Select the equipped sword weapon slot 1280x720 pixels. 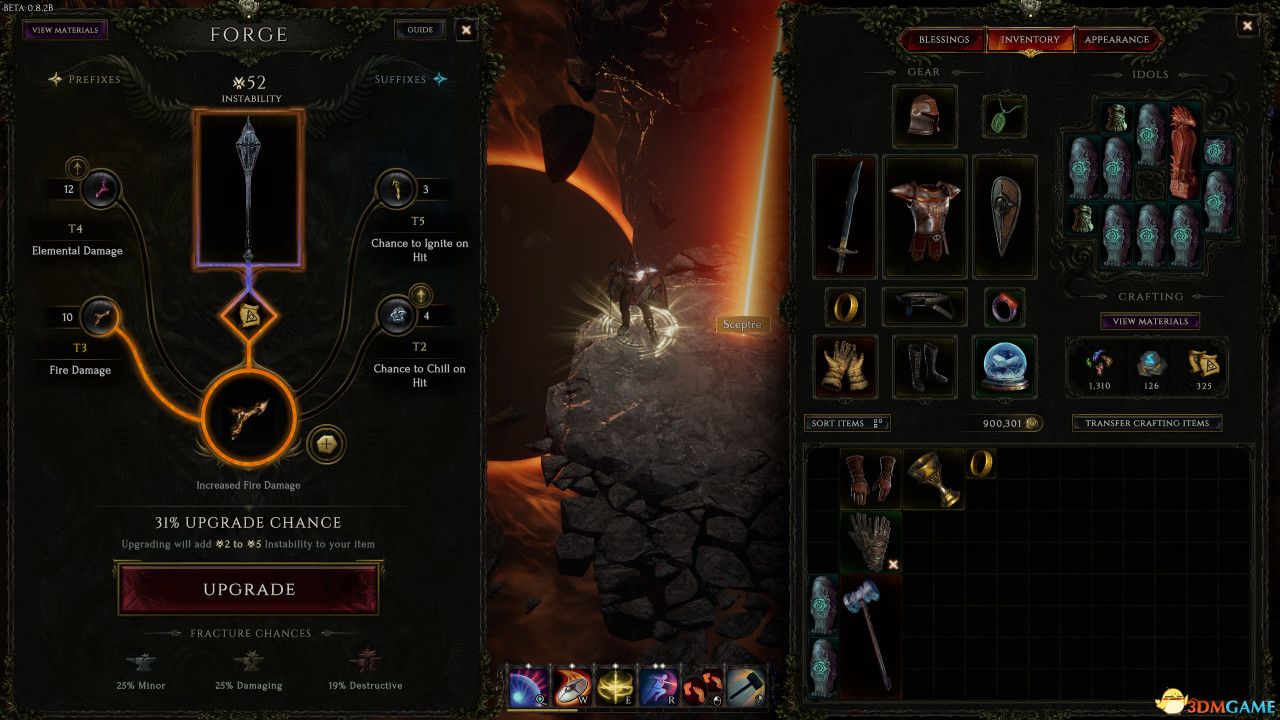point(845,216)
